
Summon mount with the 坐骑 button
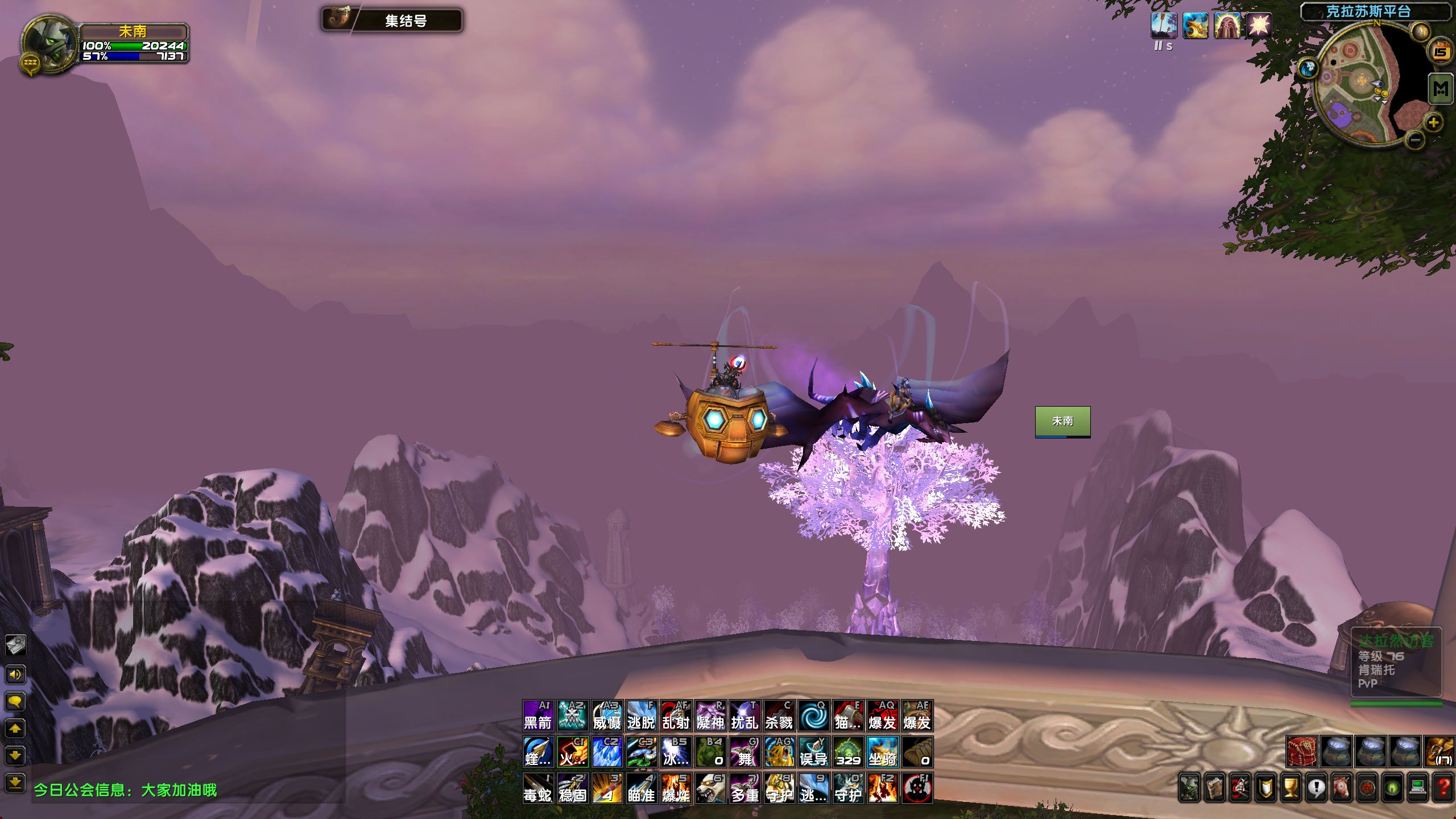[x=882, y=752]
